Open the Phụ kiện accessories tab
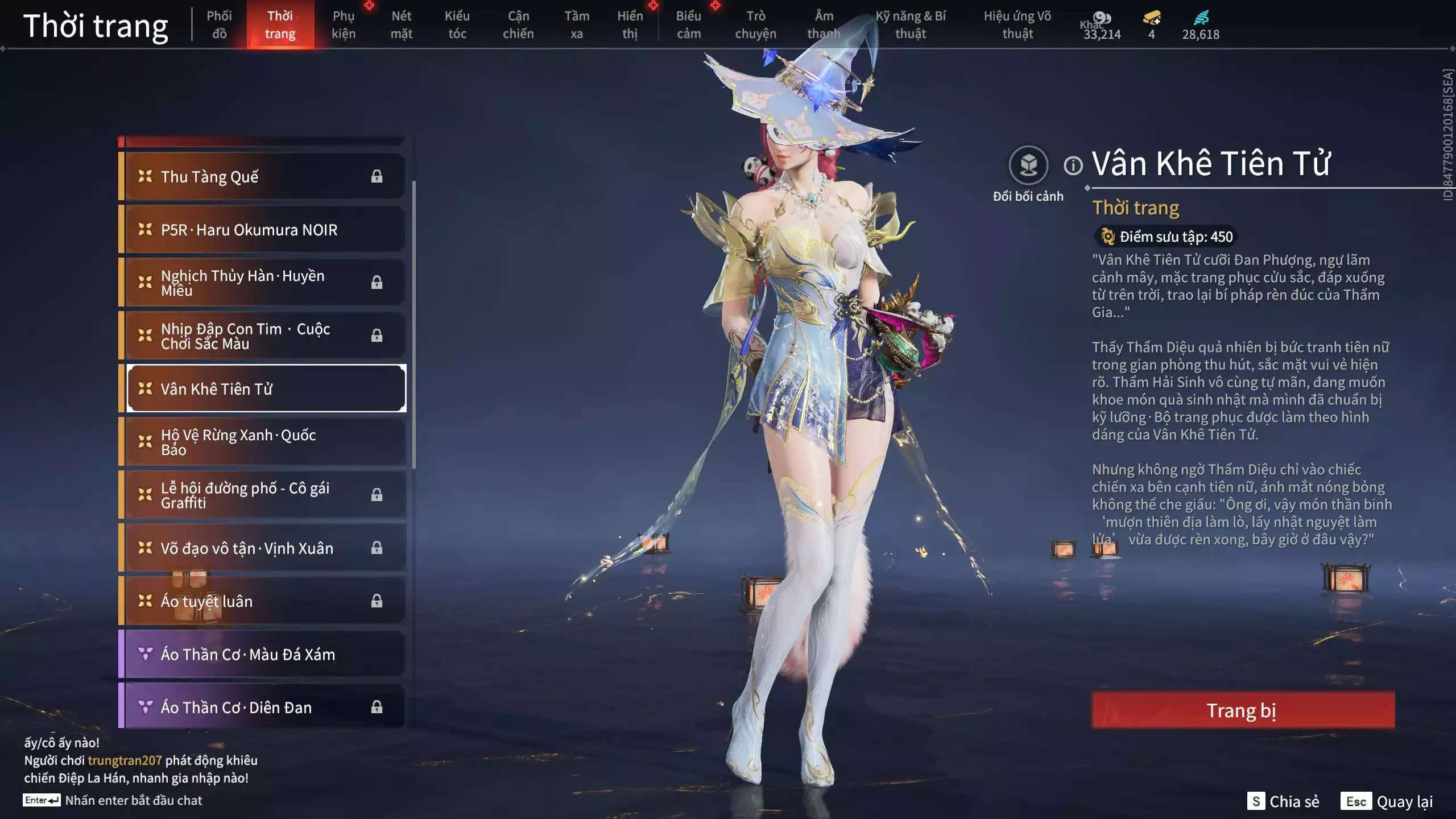This screenshot has width=1456, height=819. point(344,25)
